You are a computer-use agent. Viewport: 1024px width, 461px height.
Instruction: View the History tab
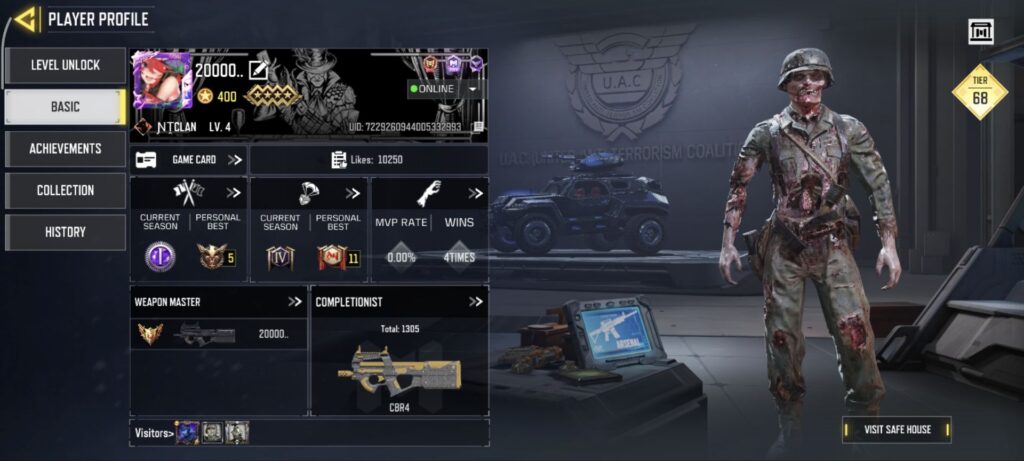(x=65, y=232)
